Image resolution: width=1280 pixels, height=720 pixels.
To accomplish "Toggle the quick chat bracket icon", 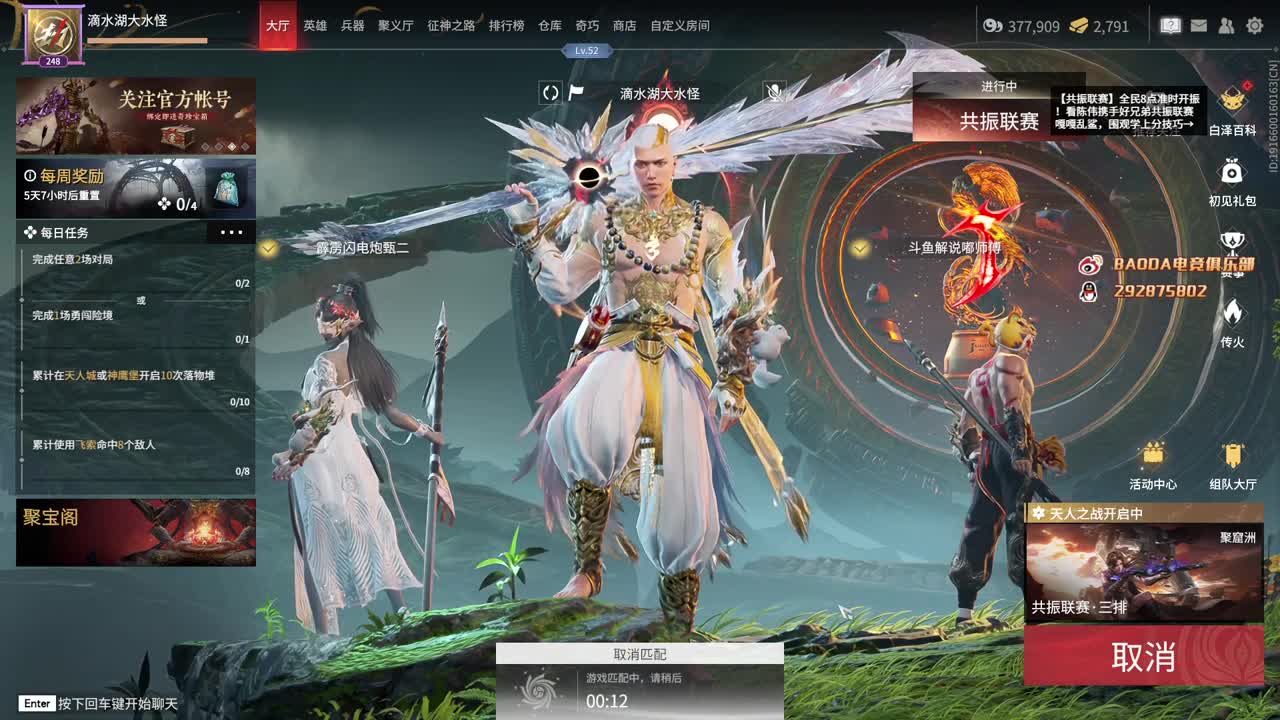I will click(x=549, y=93).
